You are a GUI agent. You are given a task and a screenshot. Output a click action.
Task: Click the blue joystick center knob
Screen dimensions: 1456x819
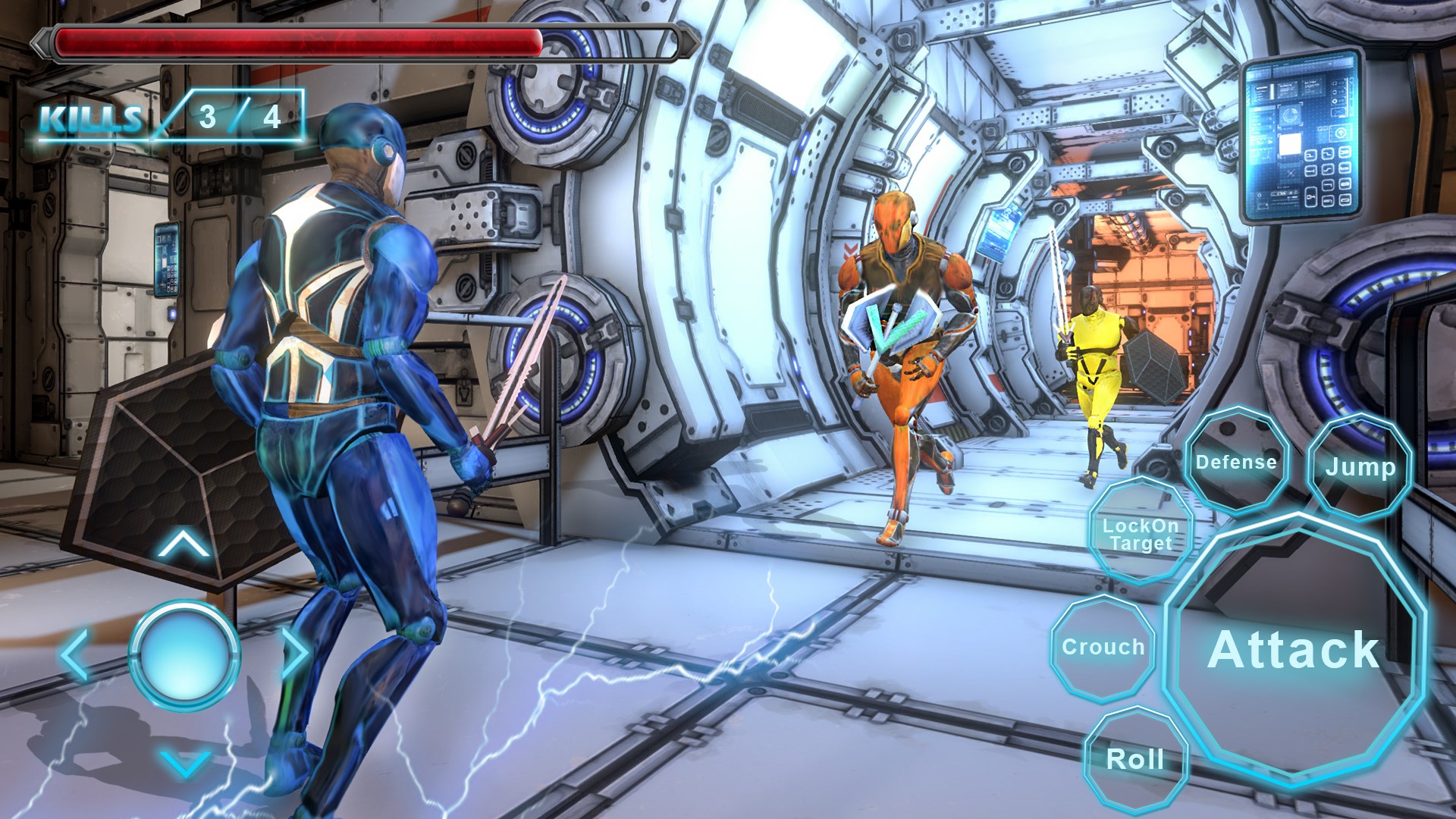(x=184, y=653)
